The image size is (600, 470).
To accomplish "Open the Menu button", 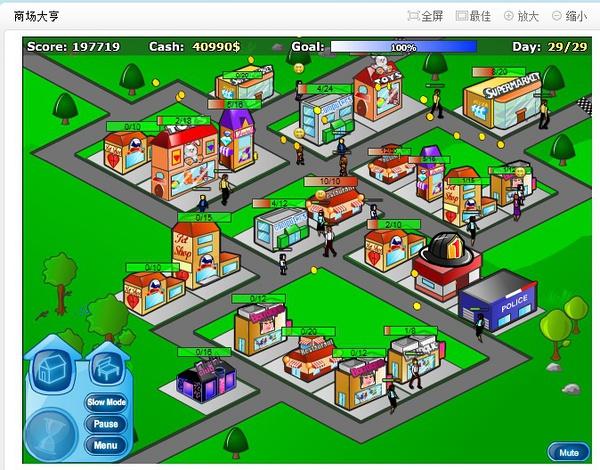I will coord(106,445).
